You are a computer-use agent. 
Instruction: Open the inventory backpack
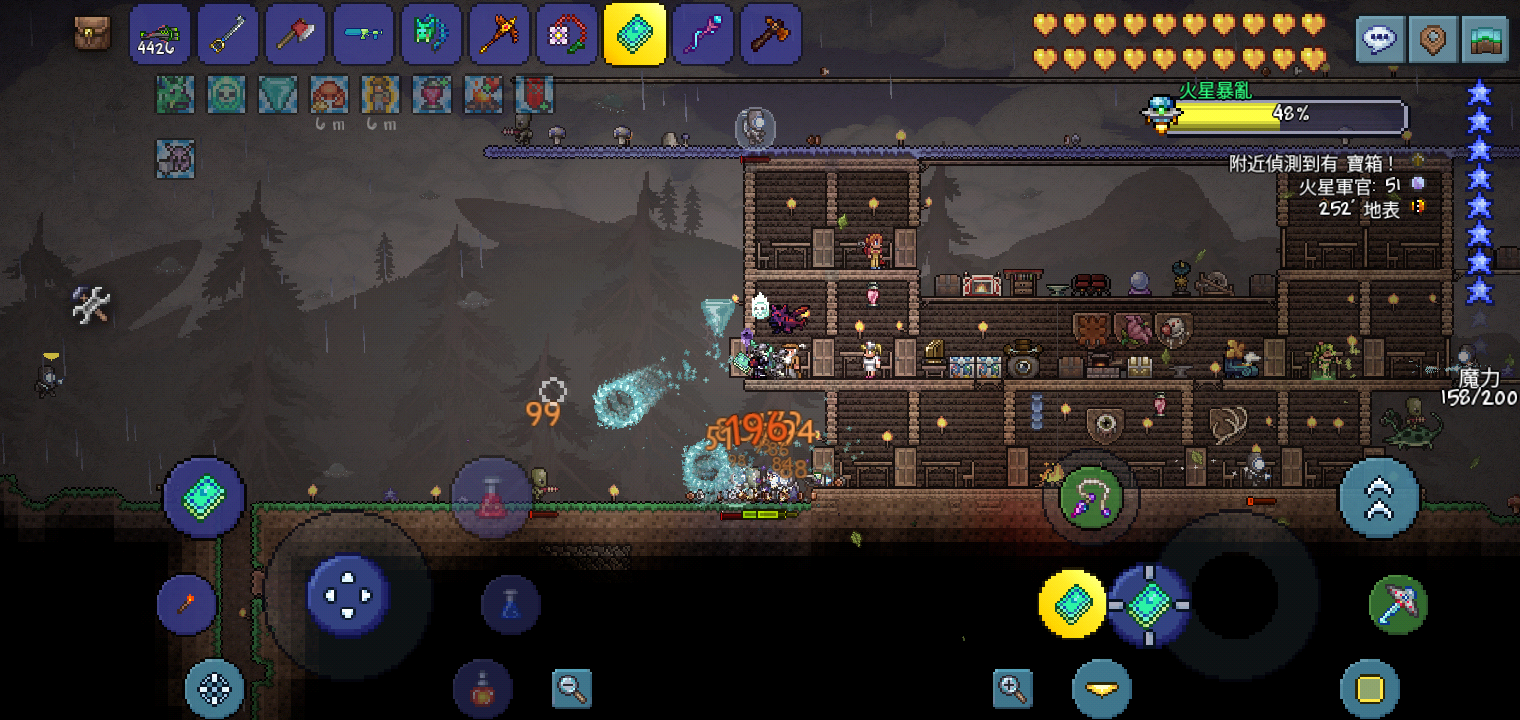click(93, 34)
